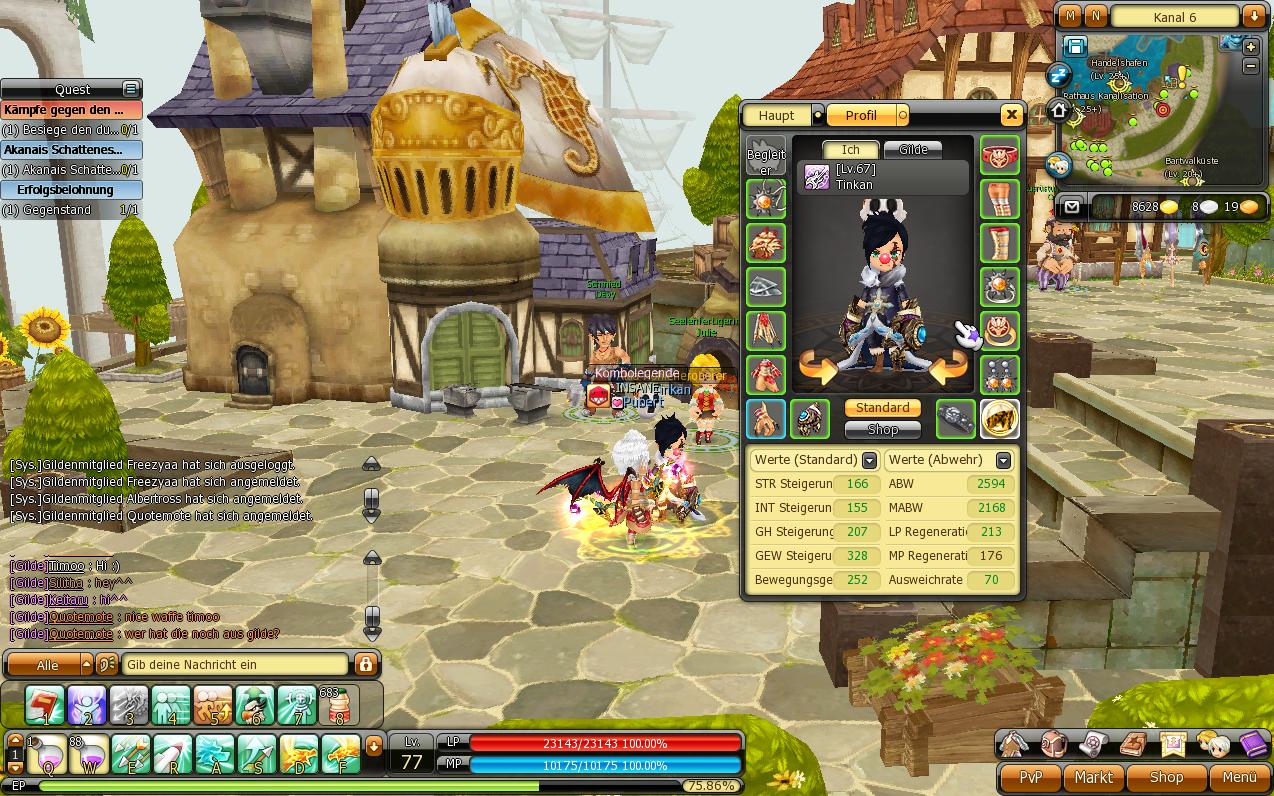This screenshot has height=796, width=1274.
Task: Click the Begleiter companion slot
Action: [766, 156]
